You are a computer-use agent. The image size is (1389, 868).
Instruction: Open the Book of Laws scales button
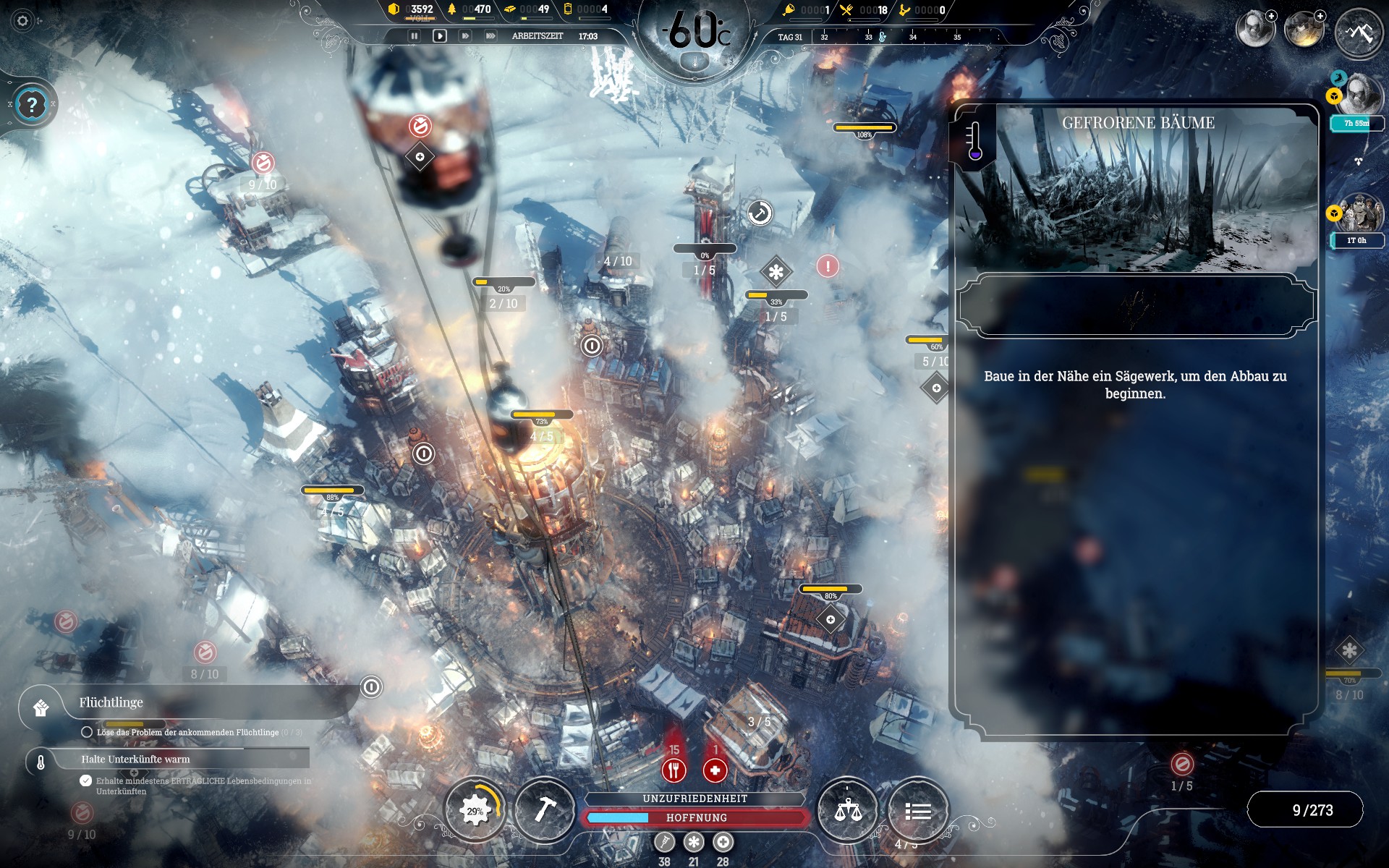[x=847, y=811]
